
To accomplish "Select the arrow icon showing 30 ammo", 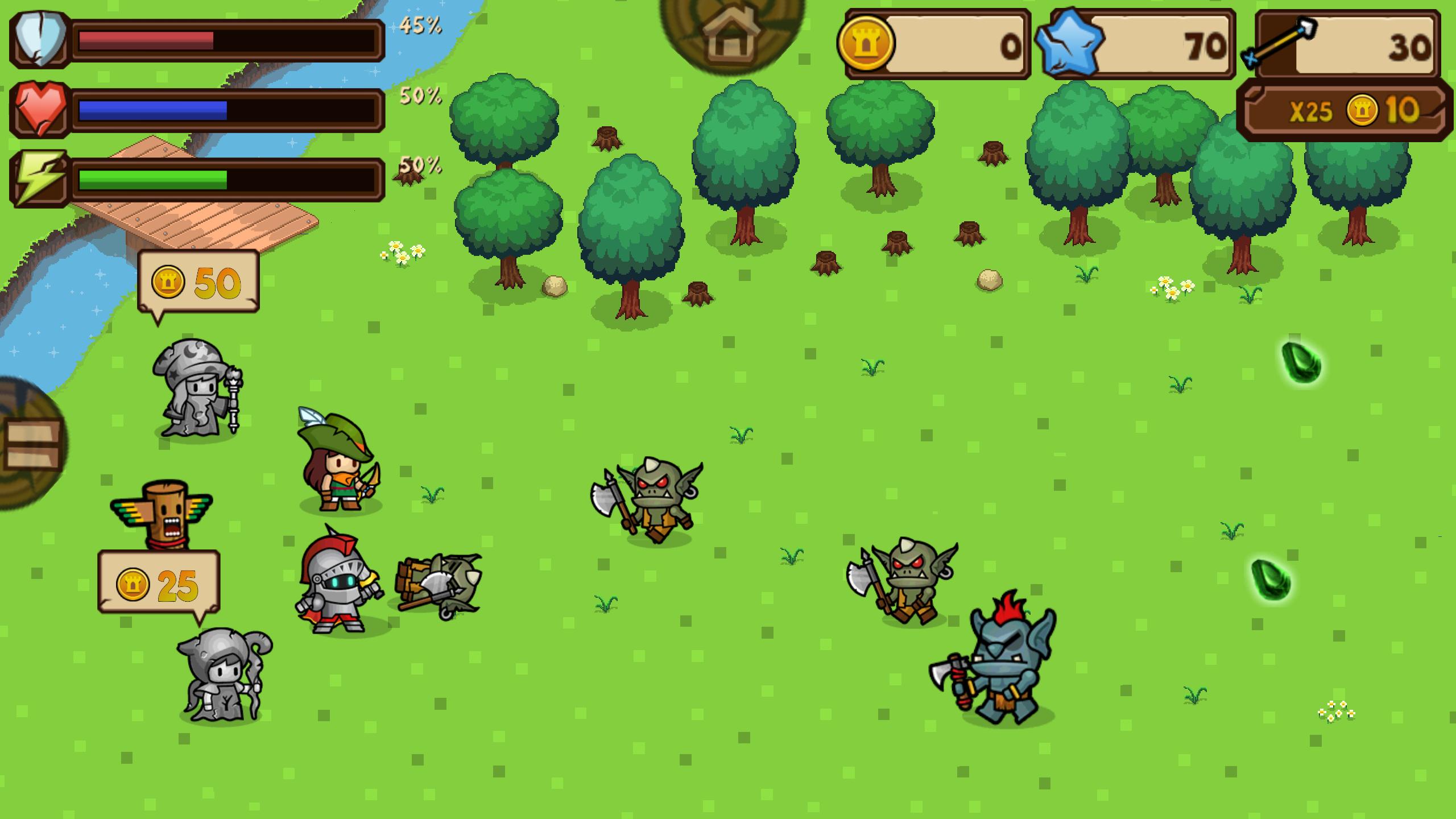I will pos(1280,43).
